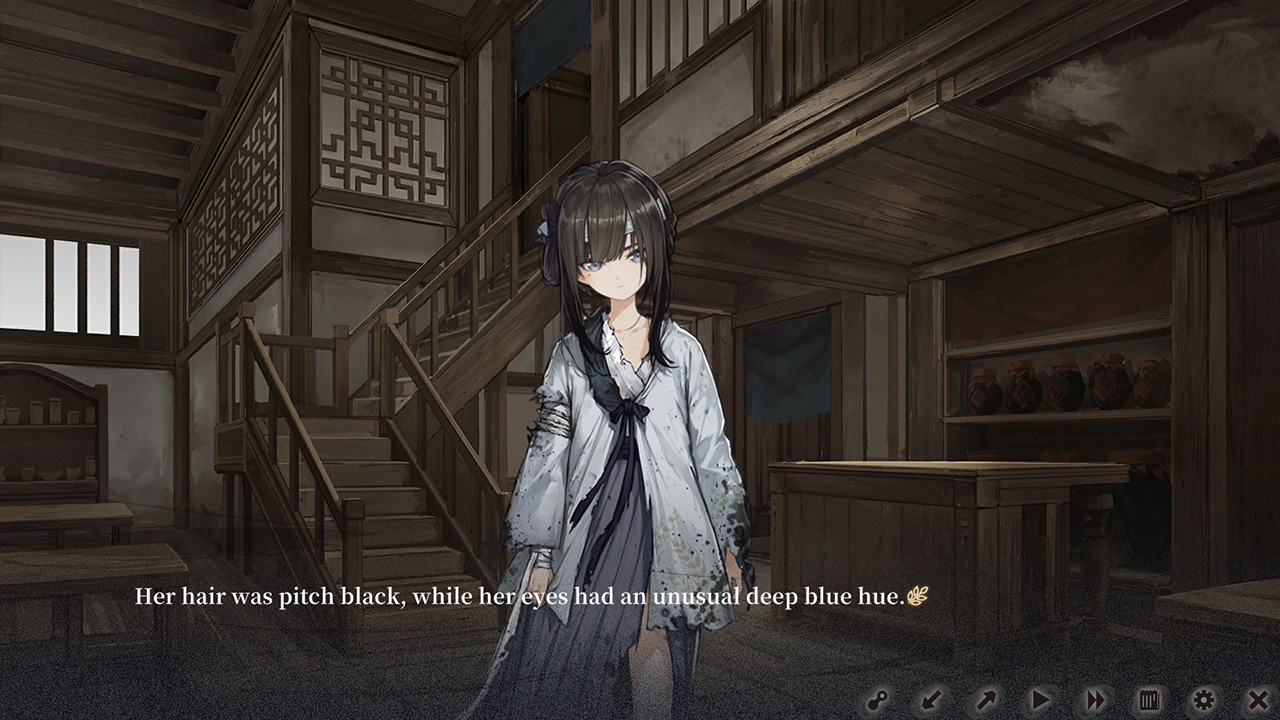Fast-forward through dialogue with the skip control
The width and height of the screenshot is (1280, 720).
point(1093,699)
